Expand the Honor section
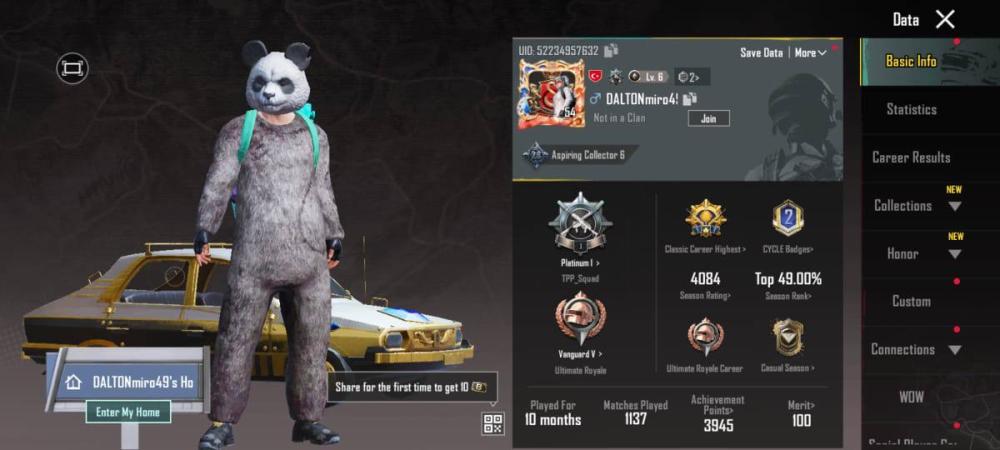 click(x=915, y=253)
